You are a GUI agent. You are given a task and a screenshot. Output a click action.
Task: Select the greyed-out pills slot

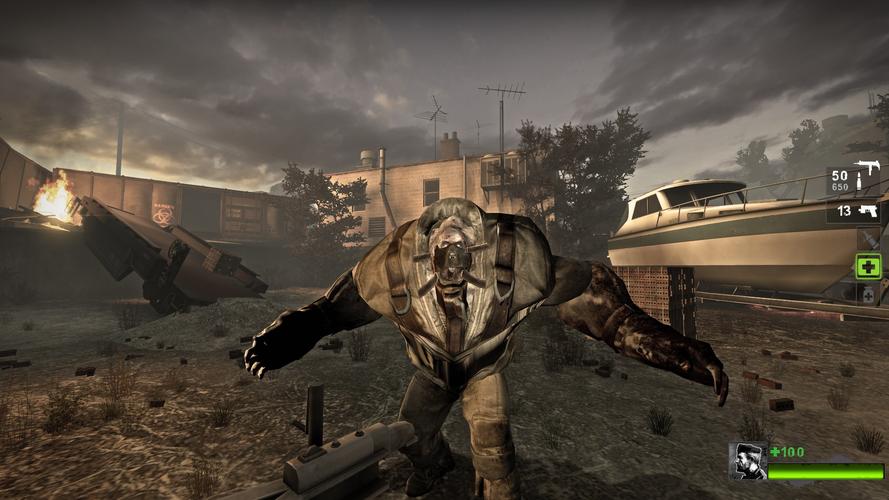tap(867, 294)
